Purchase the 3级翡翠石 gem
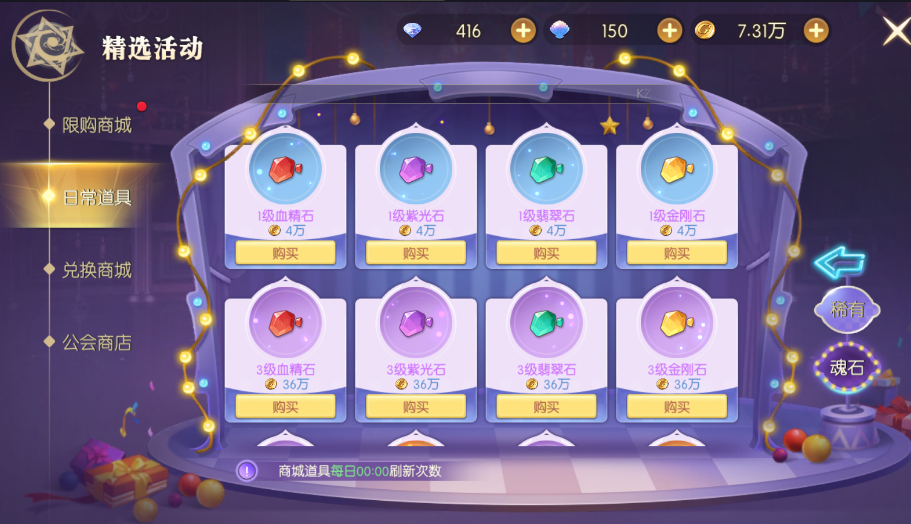 click(x=546, y=407)
